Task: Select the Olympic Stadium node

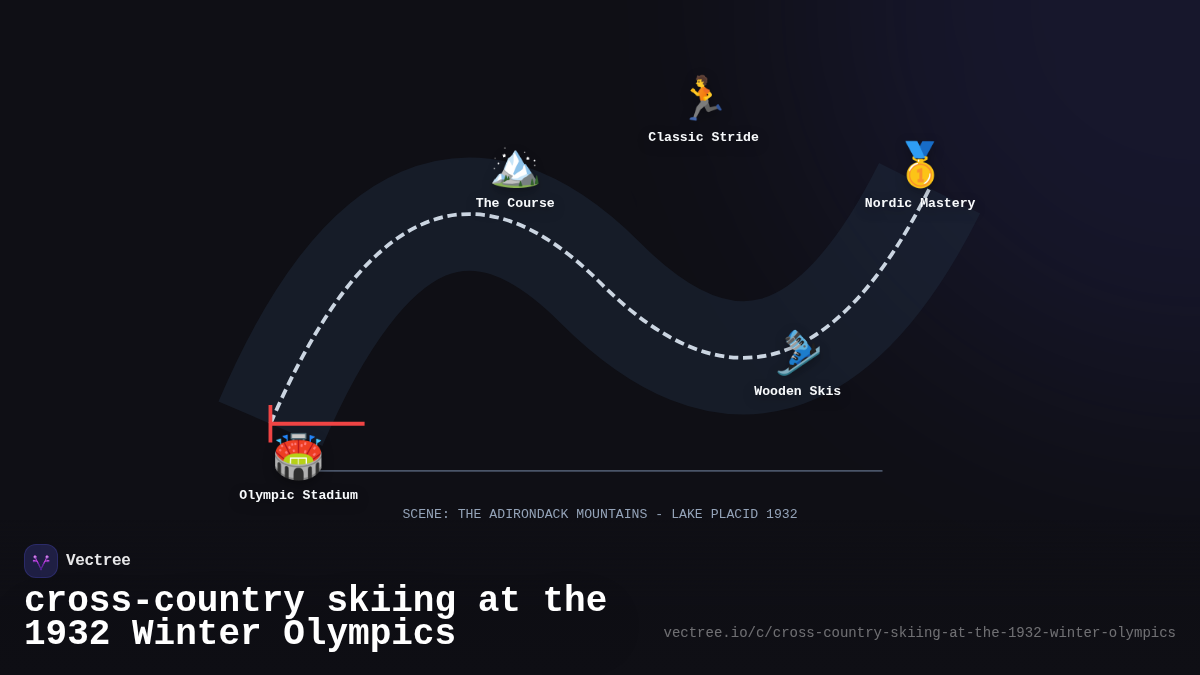Action: pos(298,457)
